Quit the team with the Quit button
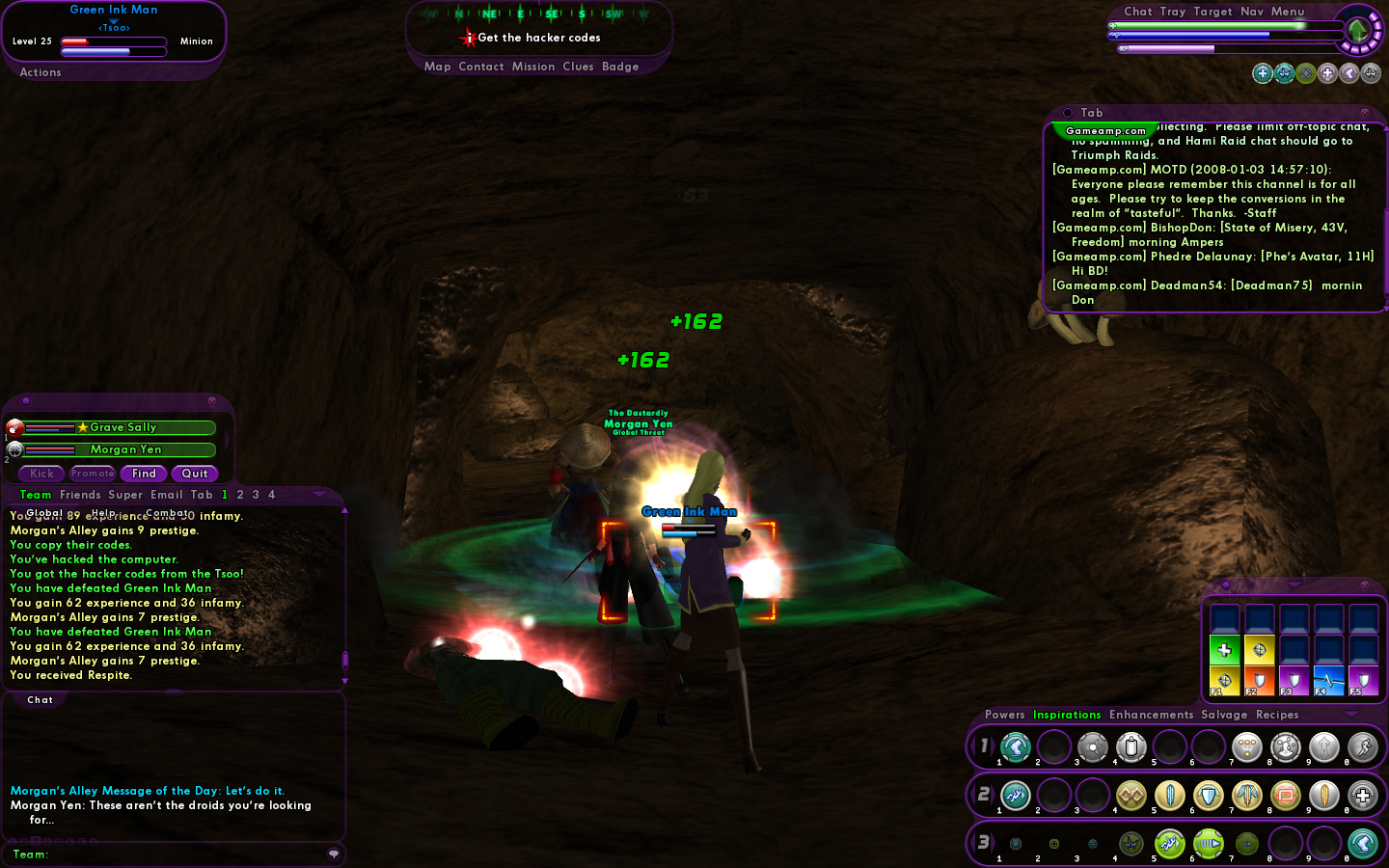1389x868 pixels. click(x=195, y=474)
